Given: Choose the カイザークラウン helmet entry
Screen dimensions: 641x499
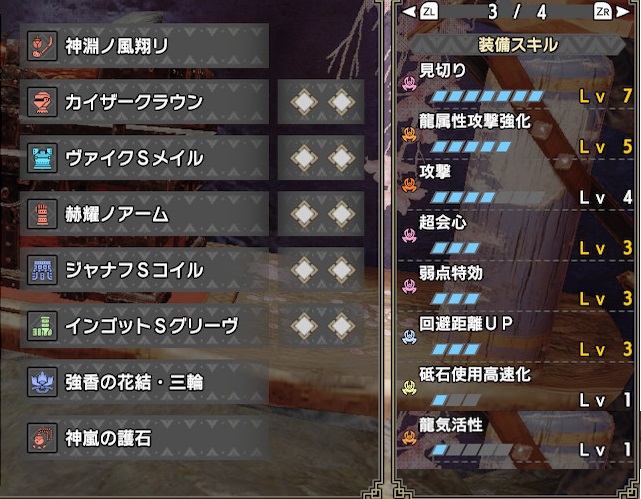Looking at the screenshot, I should (x=145, y=102).
